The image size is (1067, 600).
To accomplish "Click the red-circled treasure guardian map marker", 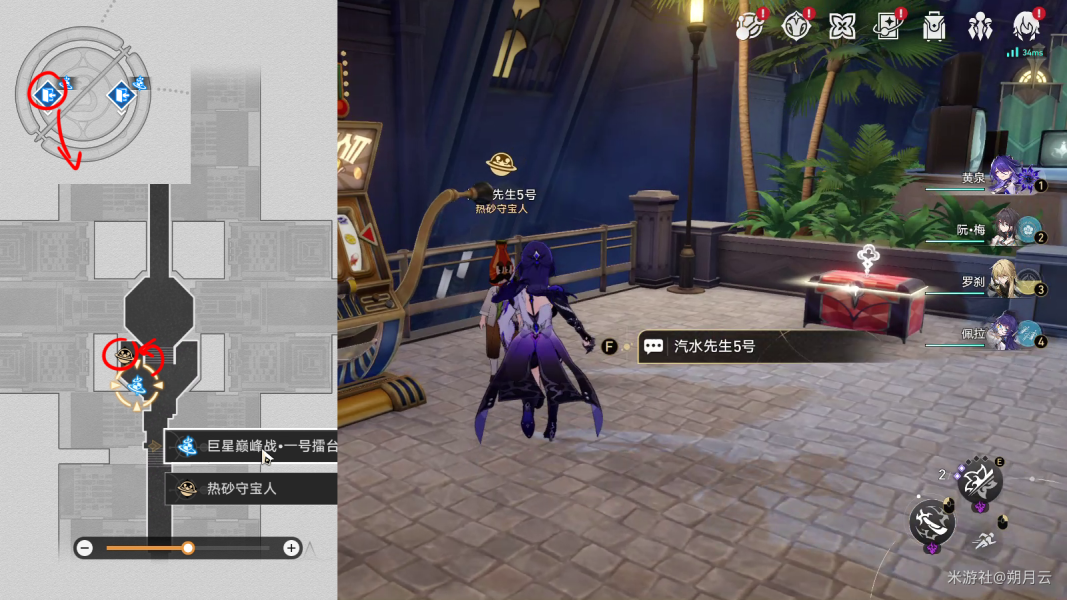I will pos(124,355).
